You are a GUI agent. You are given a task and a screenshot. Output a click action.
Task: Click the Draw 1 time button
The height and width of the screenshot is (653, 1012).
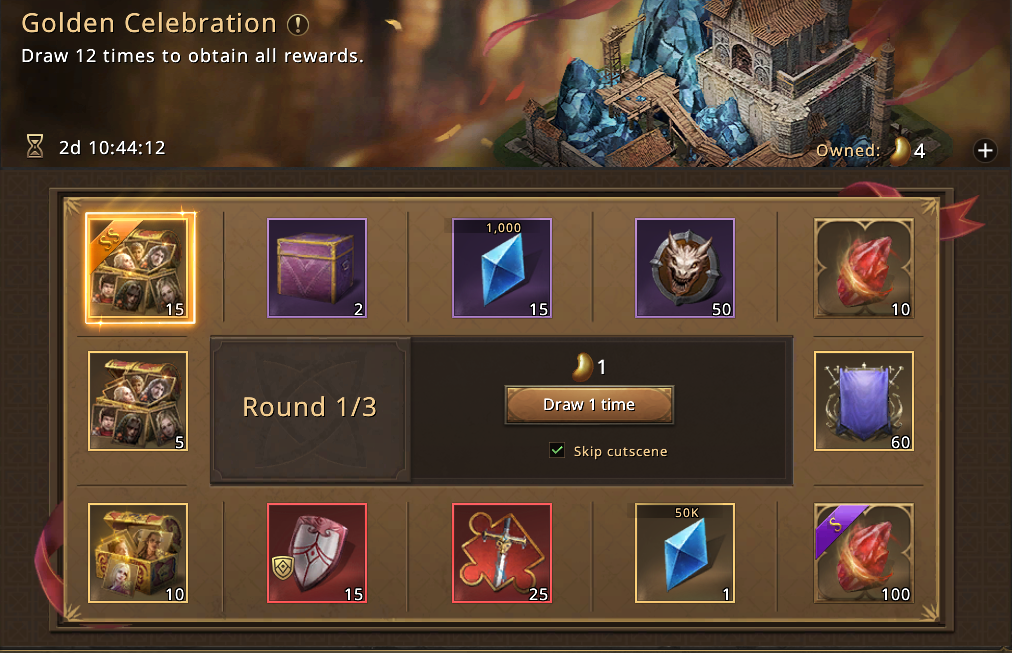click(x=589, y=405)
